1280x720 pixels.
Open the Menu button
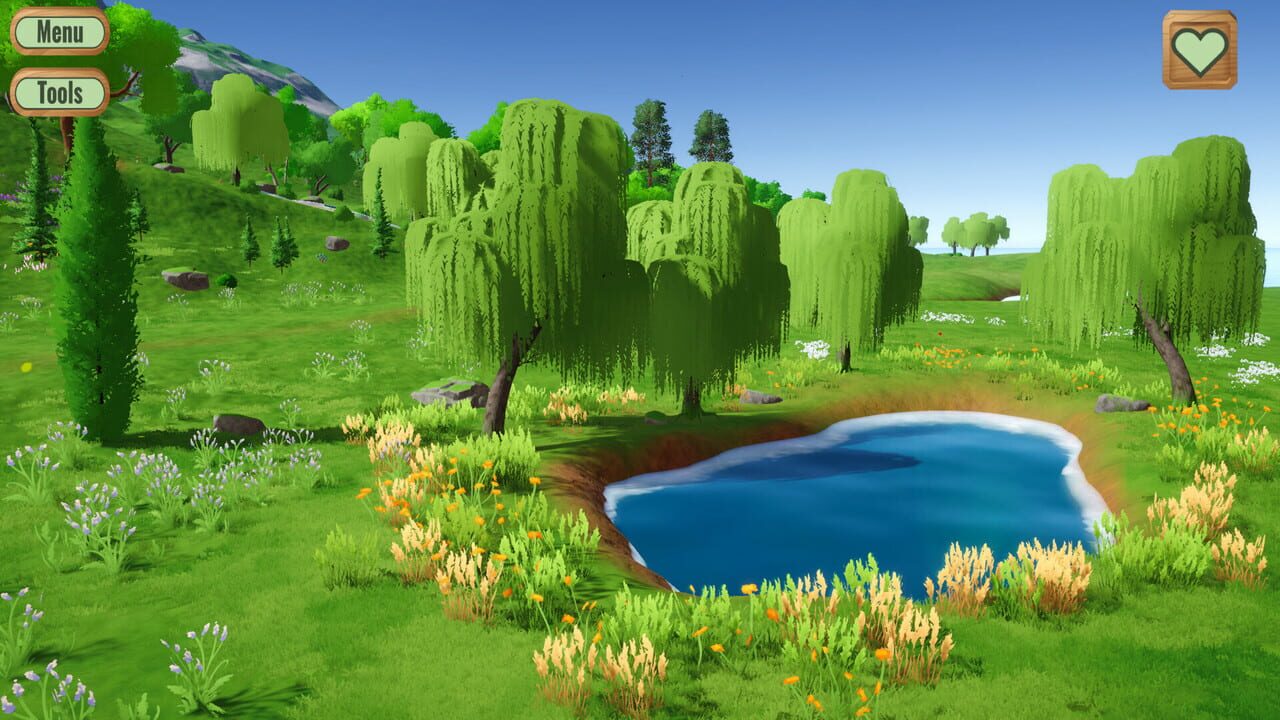tap(62, 31)
